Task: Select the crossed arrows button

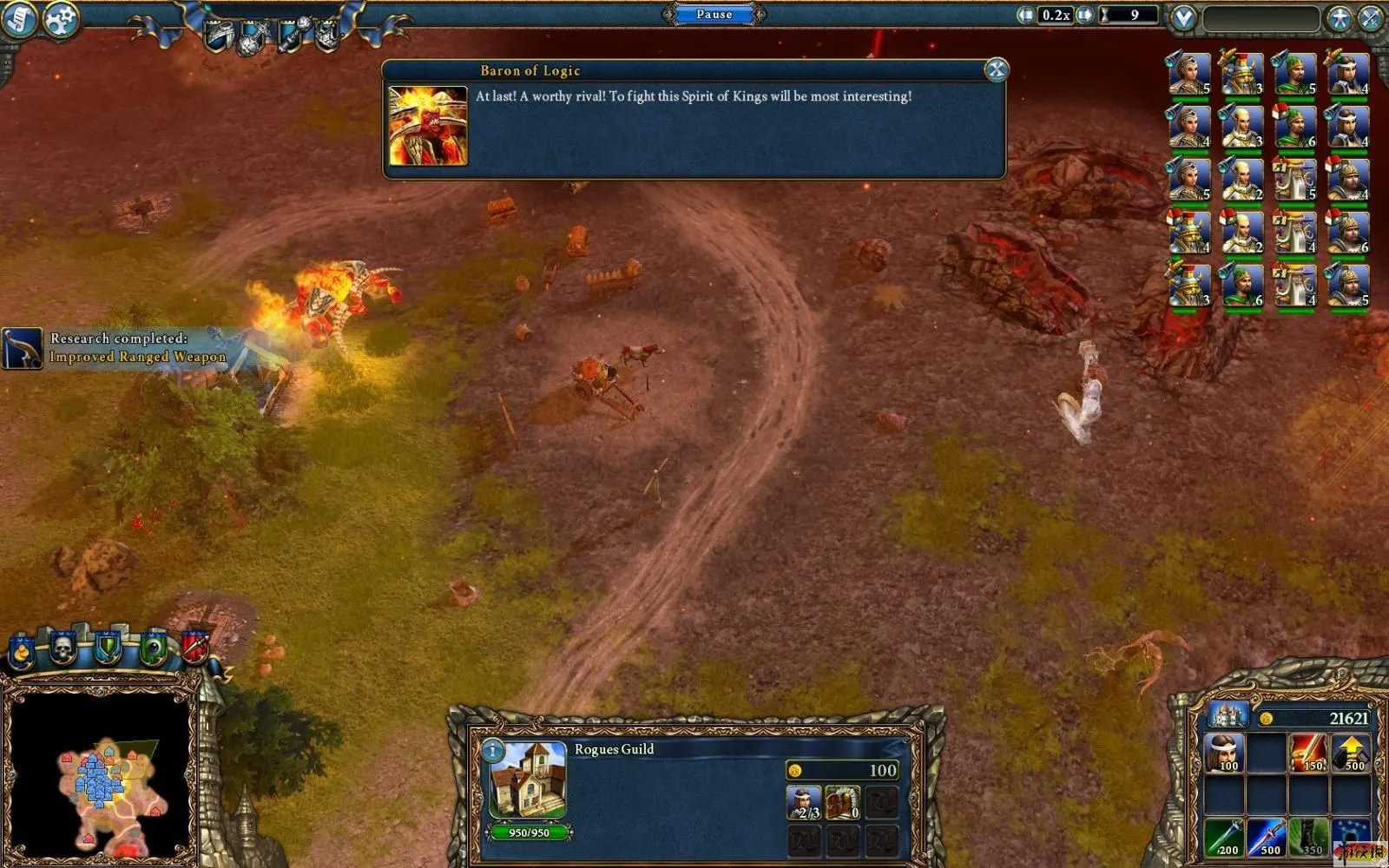Action: pyautogui.click(x=1371, y=18)
